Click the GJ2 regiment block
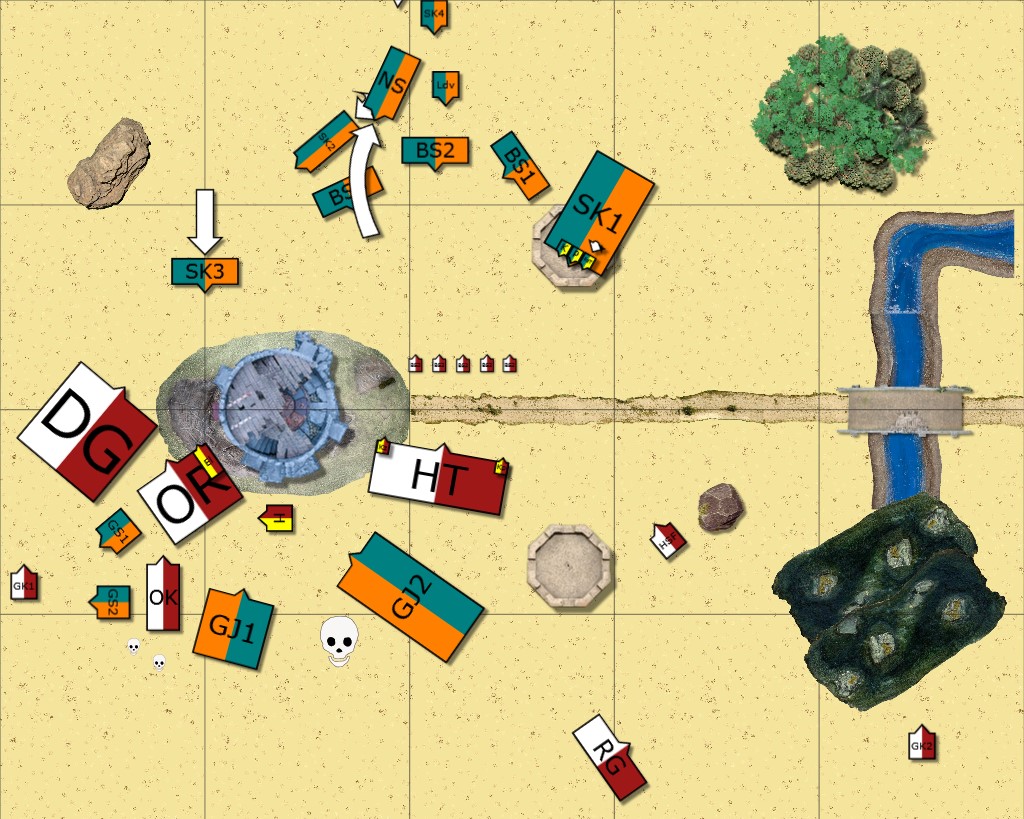The image size is (1024, 819). click(411, 595)
